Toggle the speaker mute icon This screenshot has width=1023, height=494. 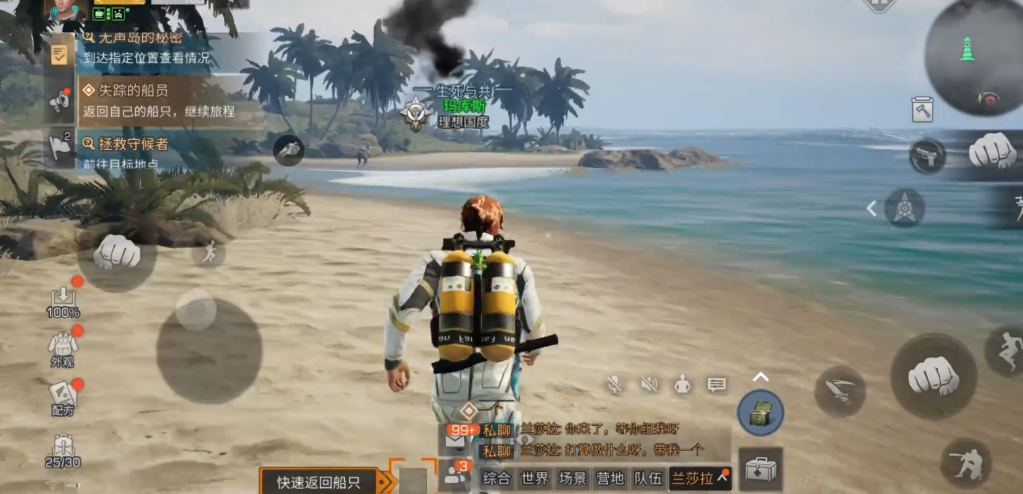pos(650,384)
